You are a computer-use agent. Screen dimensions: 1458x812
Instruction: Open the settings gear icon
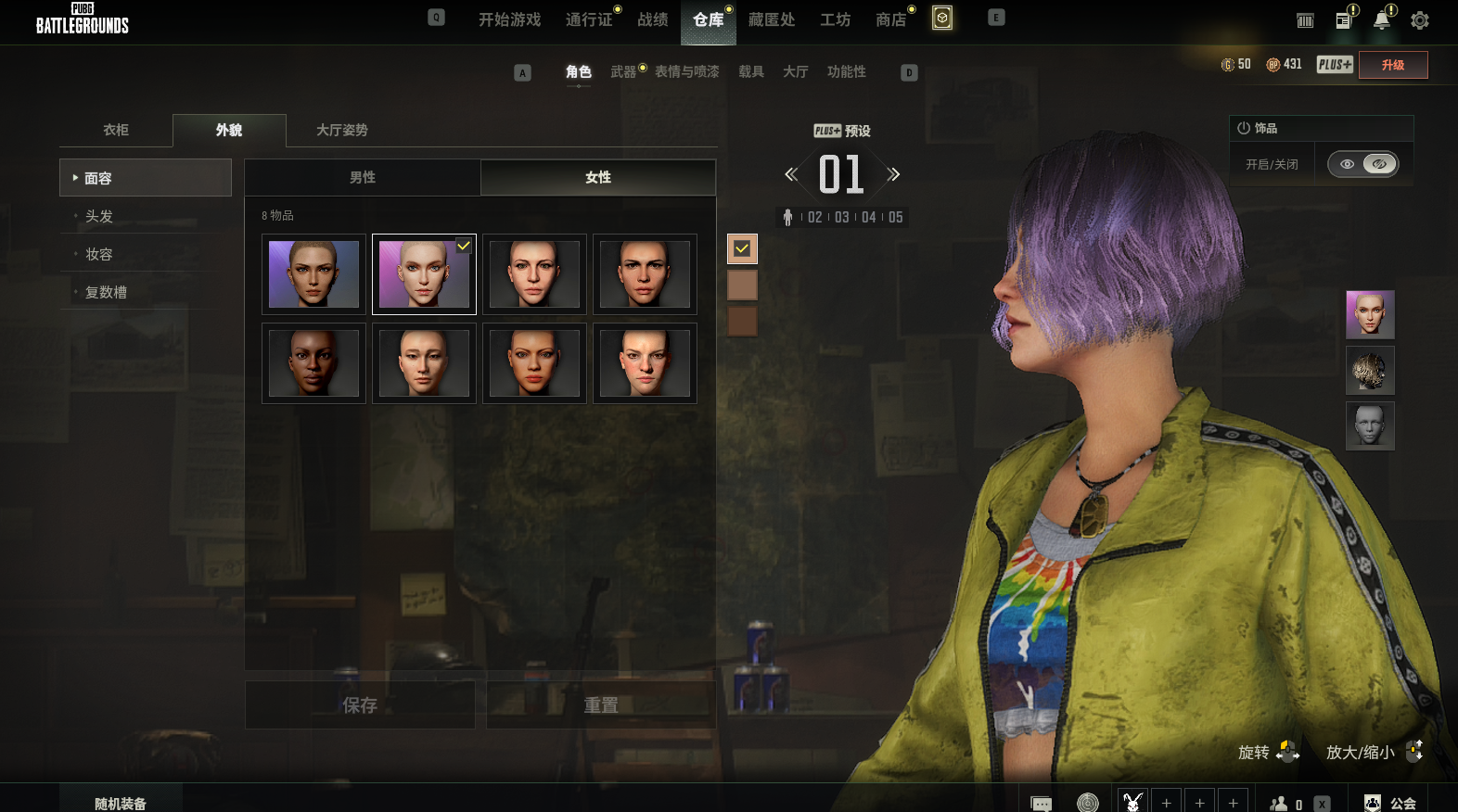pos(1419,20)
